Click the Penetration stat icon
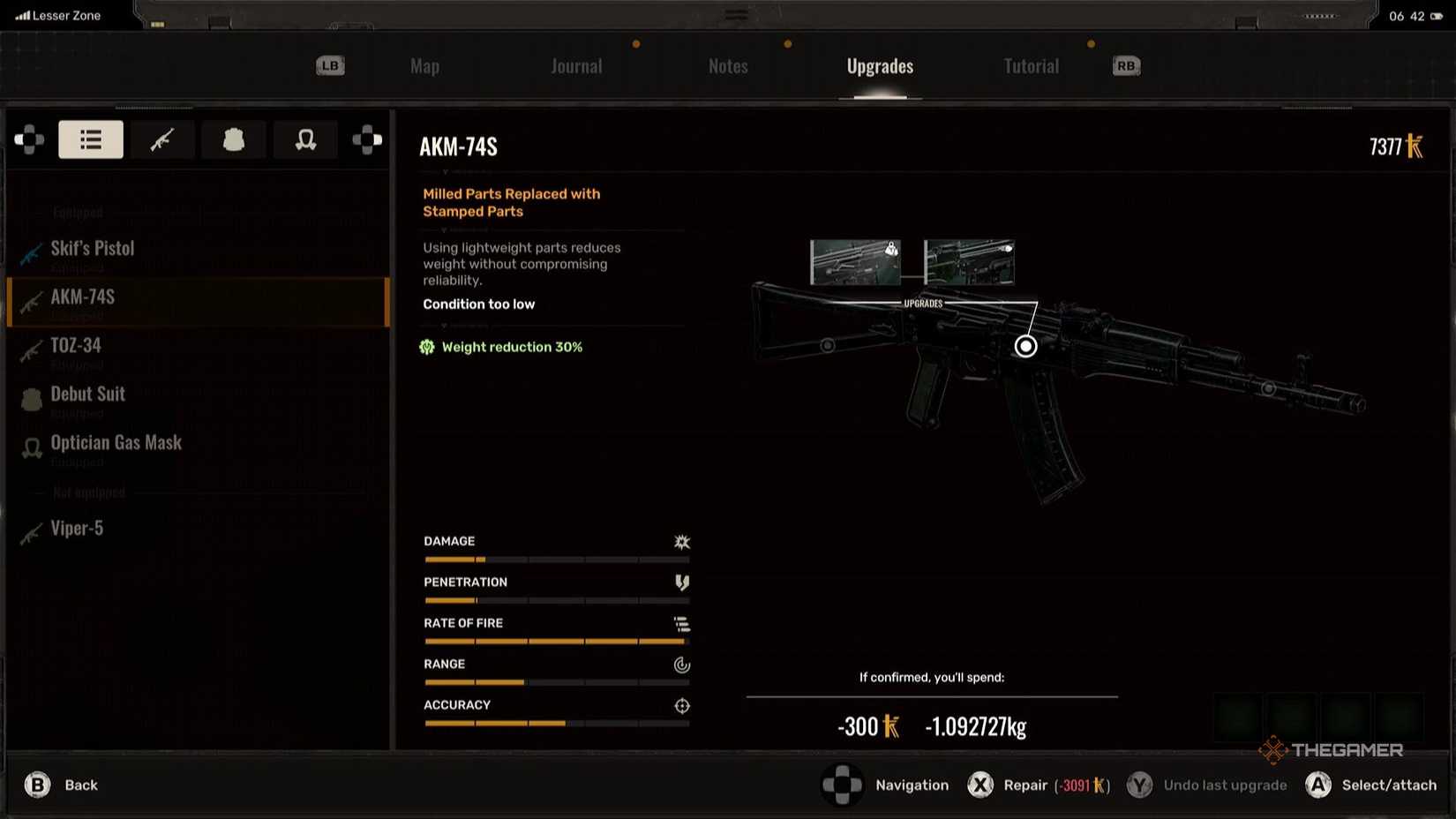This screenshot has width=1456, height=819. coord(681,582)
